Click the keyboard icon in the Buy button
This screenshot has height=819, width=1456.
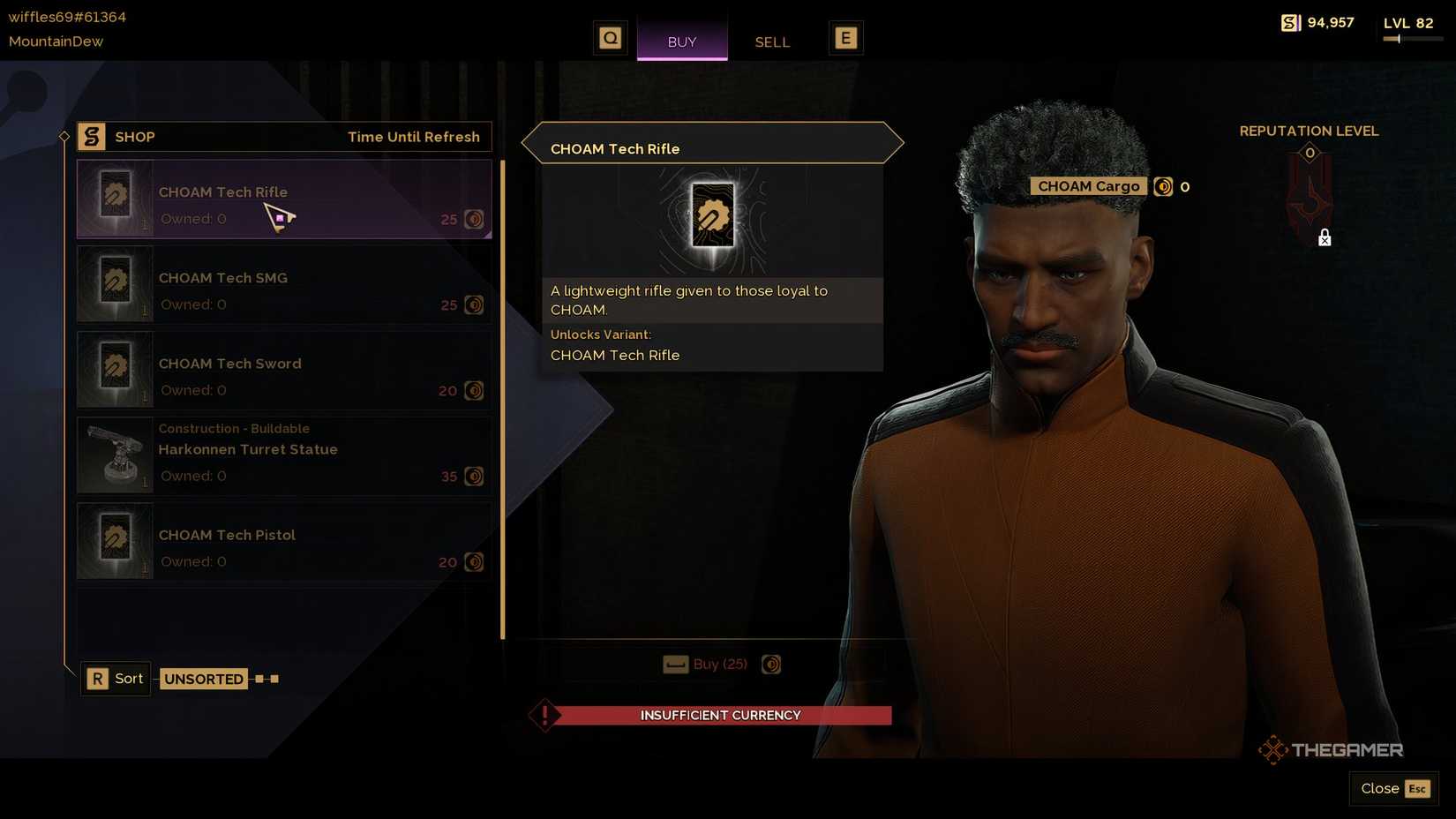676,664
